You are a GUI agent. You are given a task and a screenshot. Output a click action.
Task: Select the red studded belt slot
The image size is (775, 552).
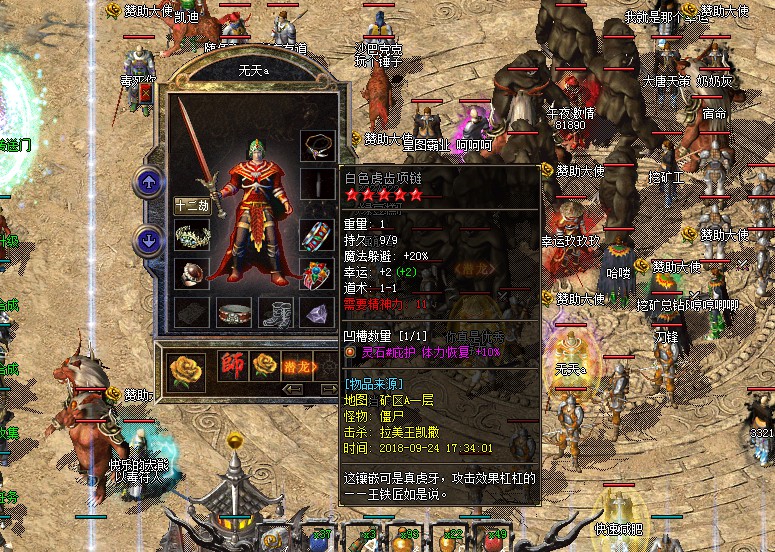tap(232, 312)
